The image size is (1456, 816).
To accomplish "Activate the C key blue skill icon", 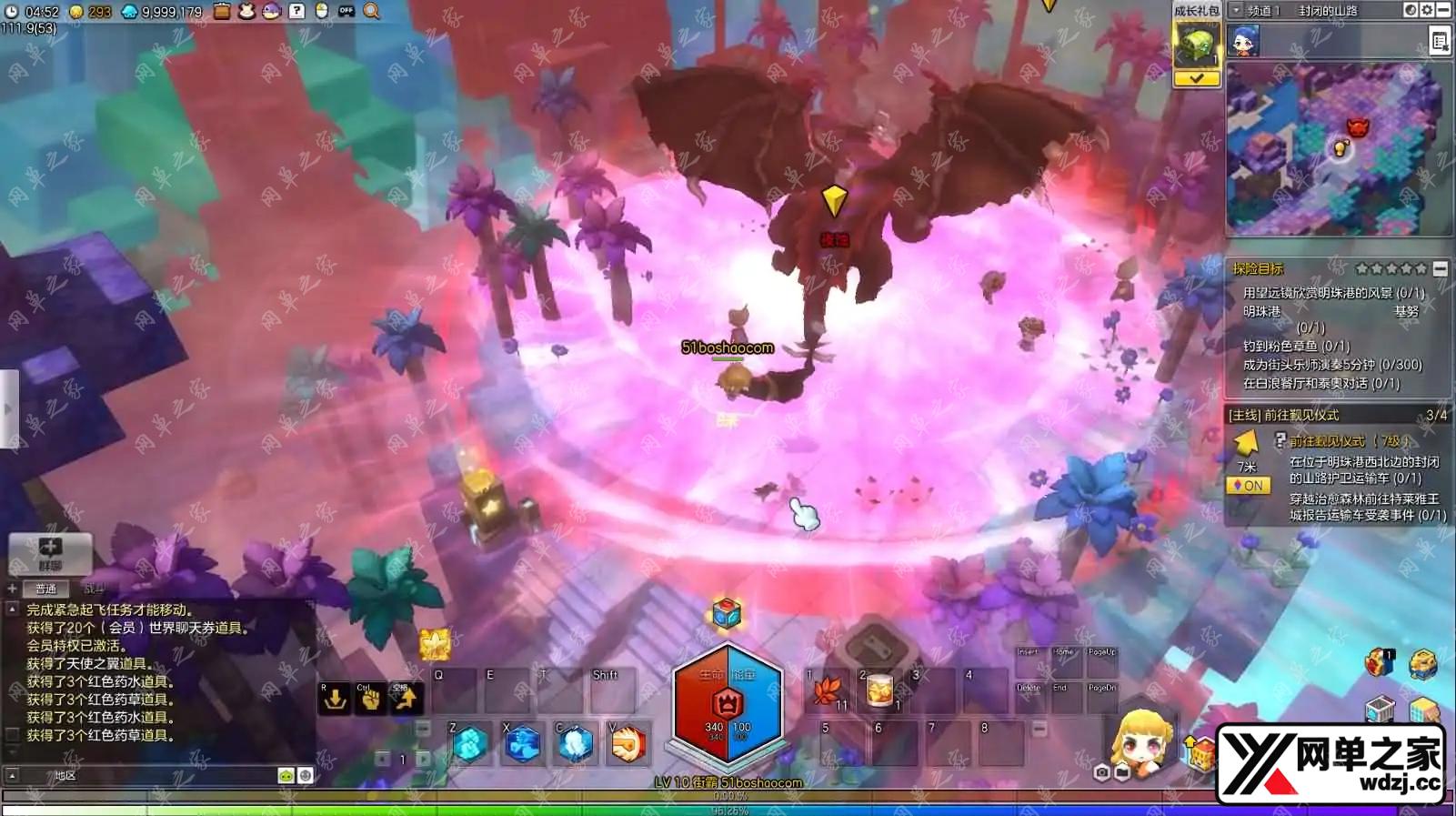I will point(576,744).
